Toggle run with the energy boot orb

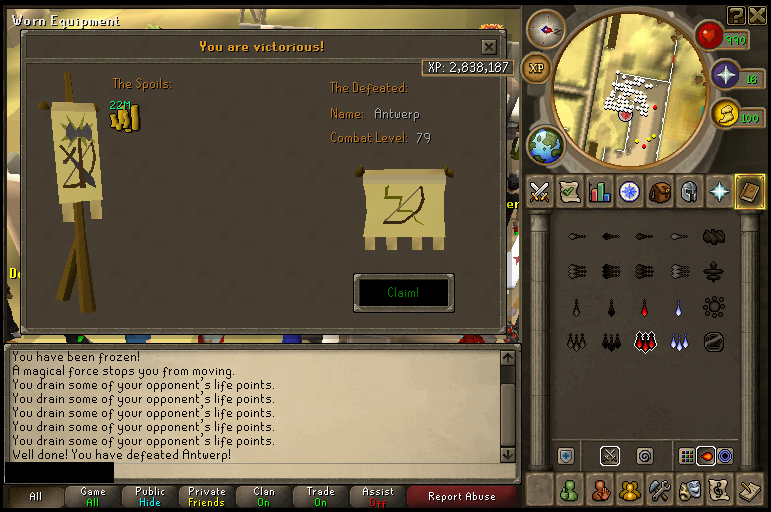click(724, 114)
